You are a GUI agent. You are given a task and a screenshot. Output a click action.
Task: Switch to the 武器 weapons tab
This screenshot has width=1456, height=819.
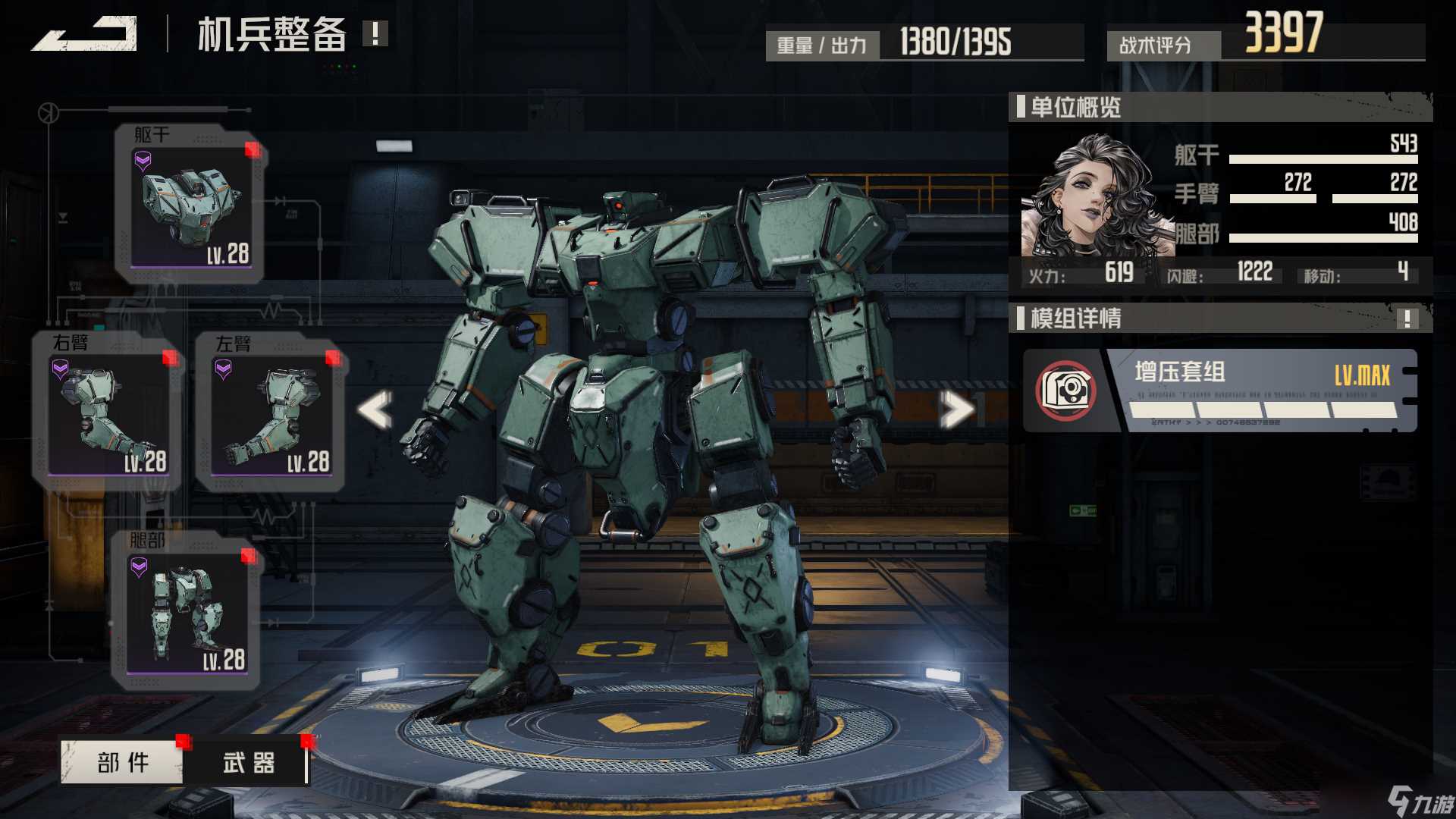click(249, 762)
